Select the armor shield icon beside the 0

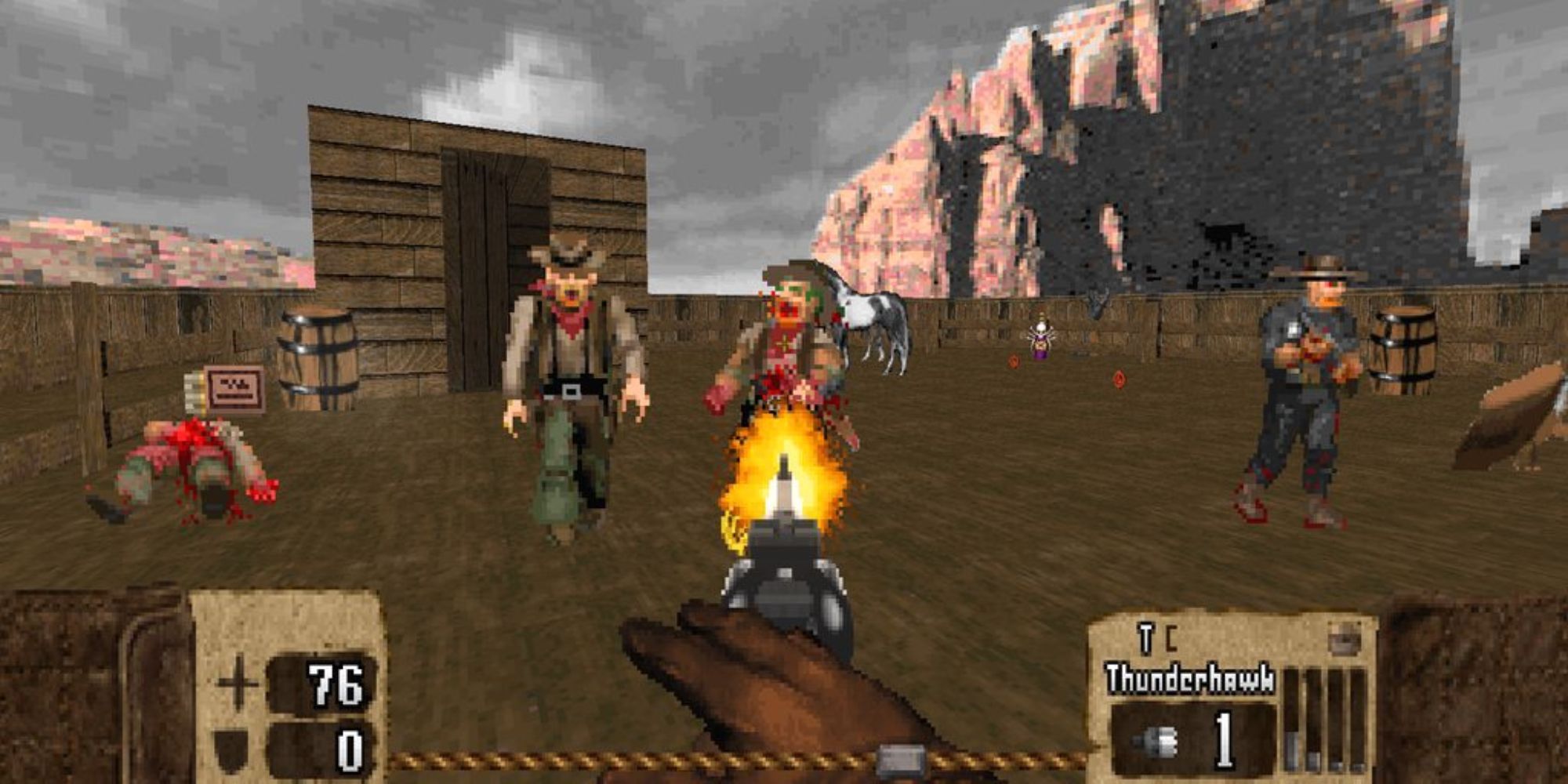pos(231,749)
